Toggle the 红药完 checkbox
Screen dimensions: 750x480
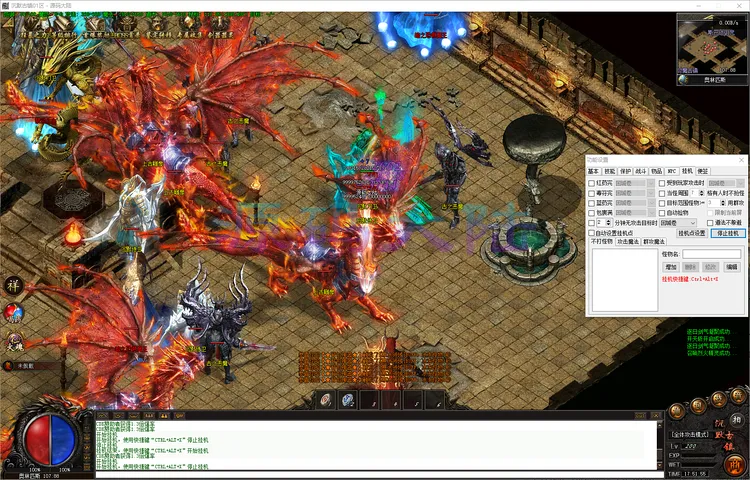[x=591, y=183]
